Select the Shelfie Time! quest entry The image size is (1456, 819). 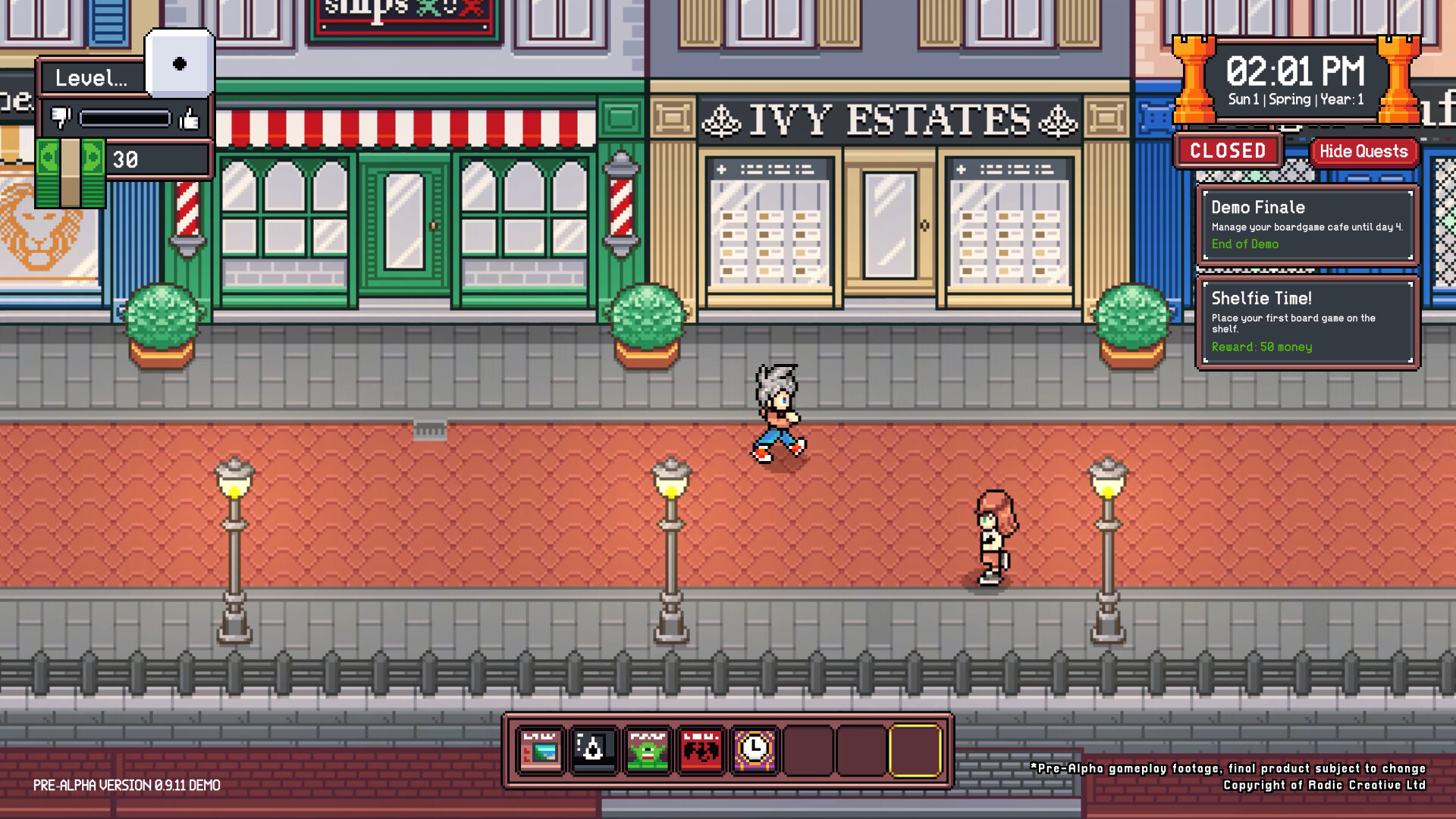tap(1307, 322)
